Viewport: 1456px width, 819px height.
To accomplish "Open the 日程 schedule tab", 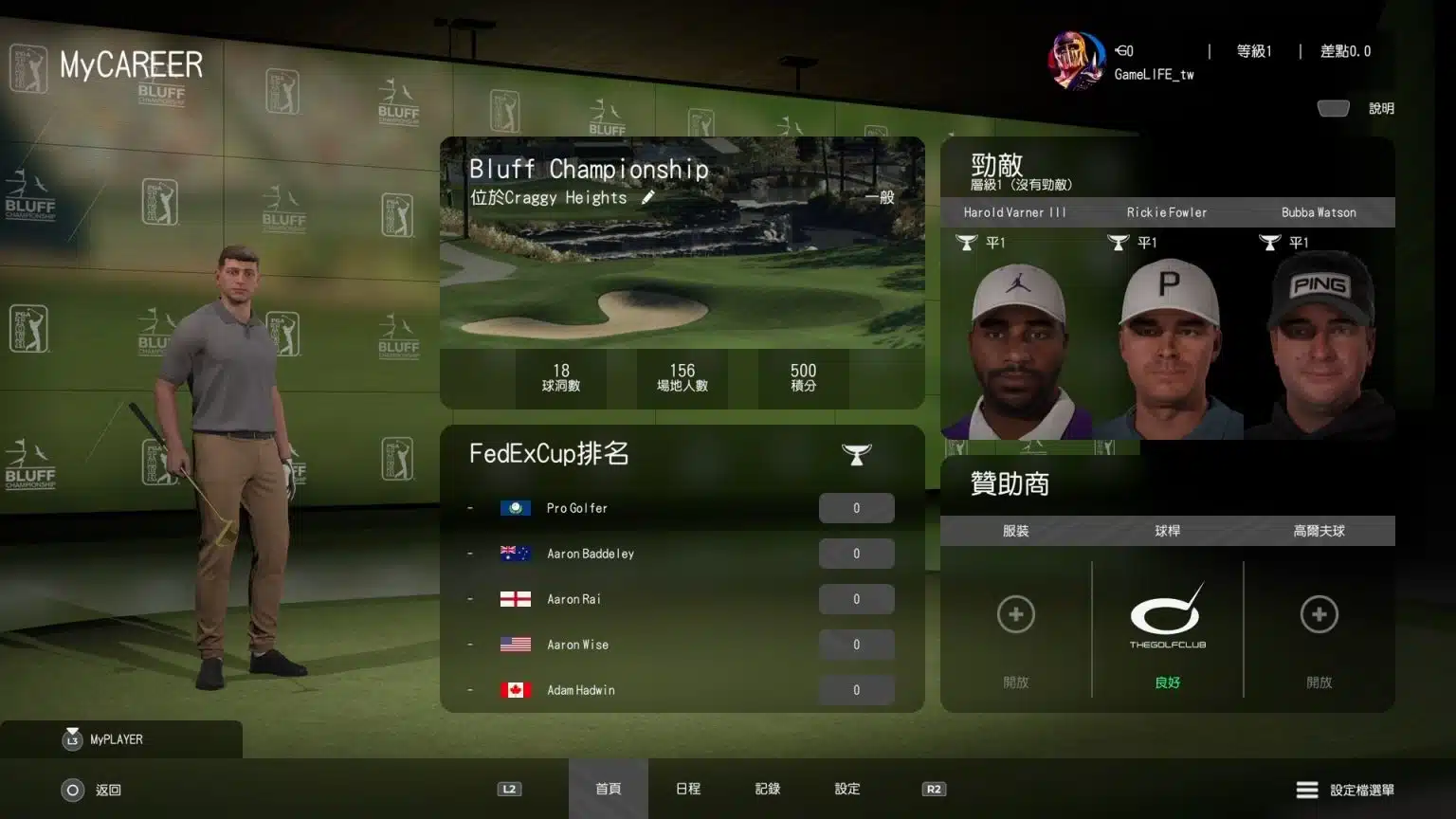I will pyautogui.click(x=688, y=789).
